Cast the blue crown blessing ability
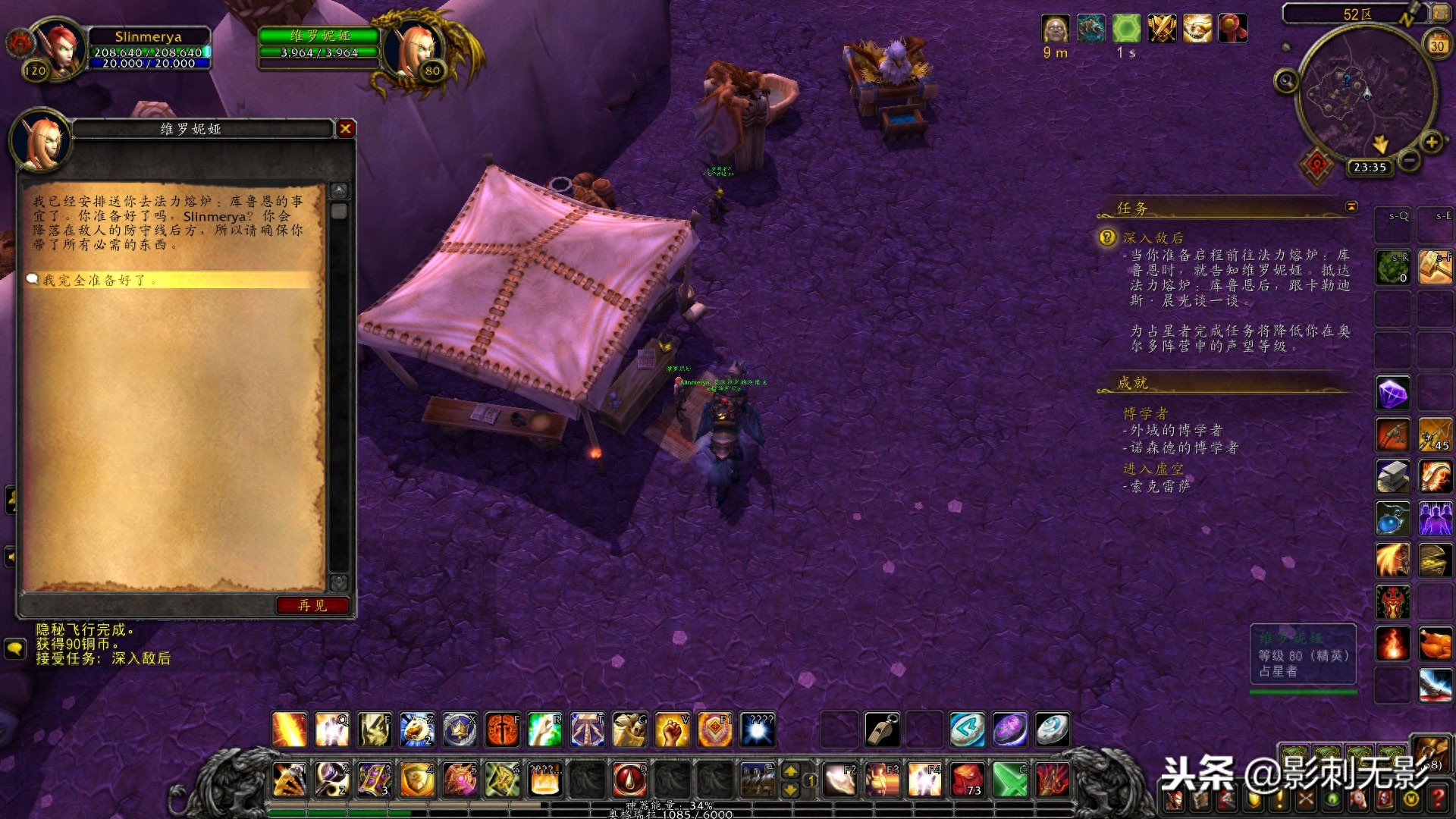This screenshot has width=1456, height=819. coord(460,730)
